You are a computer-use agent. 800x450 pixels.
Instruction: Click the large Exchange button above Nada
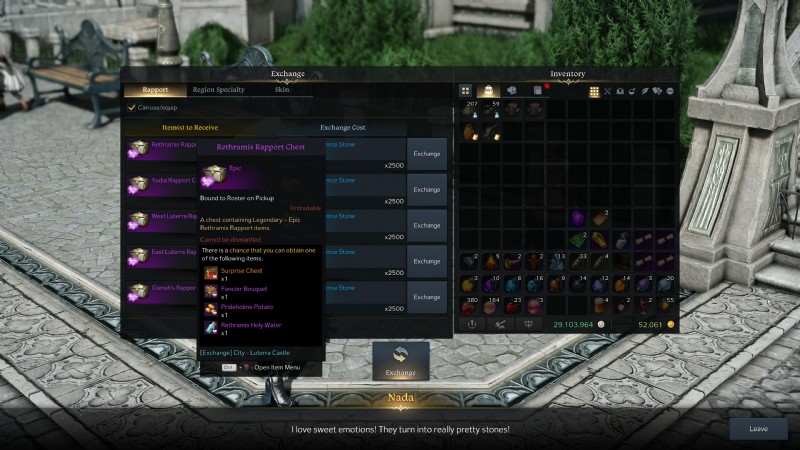click(x=400, y=361)
